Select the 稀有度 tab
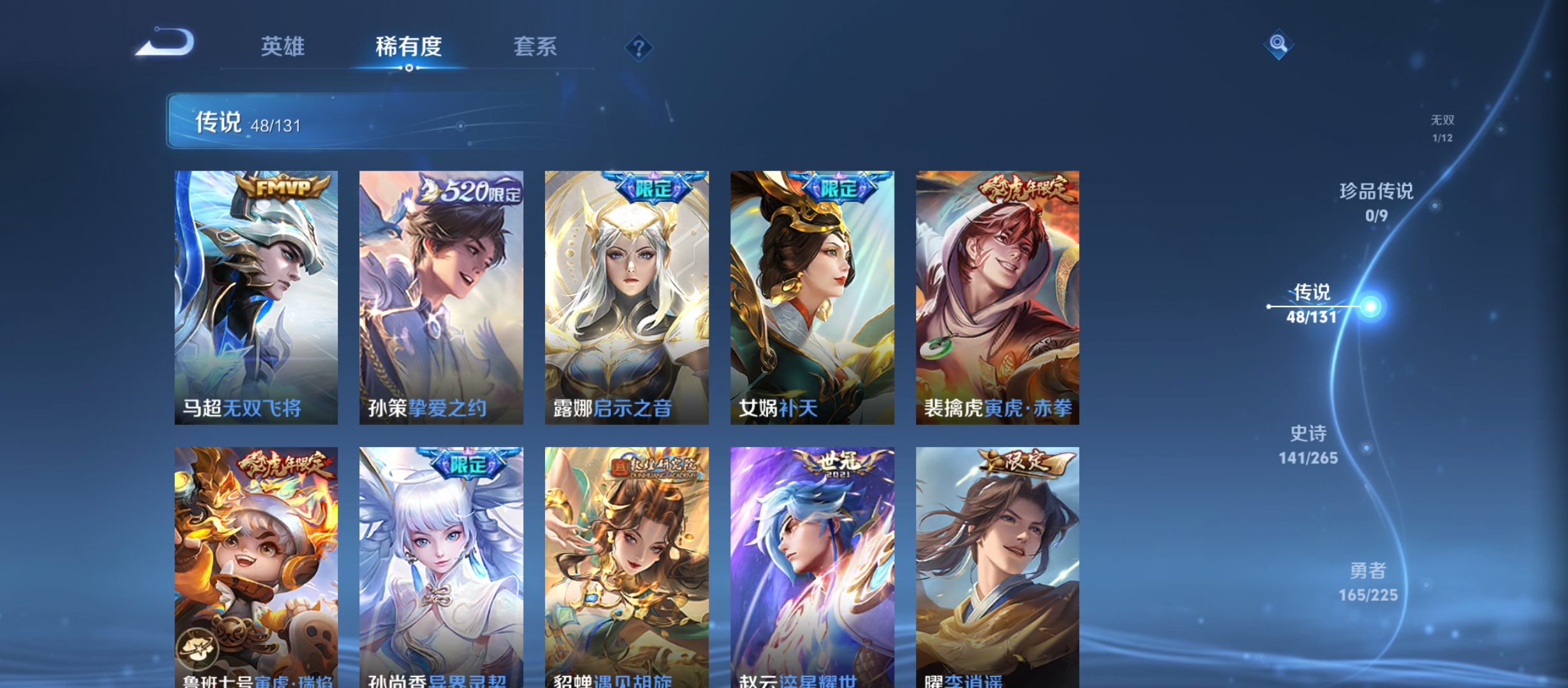This screenshot has width=1568, height=688. click(409, 47)
